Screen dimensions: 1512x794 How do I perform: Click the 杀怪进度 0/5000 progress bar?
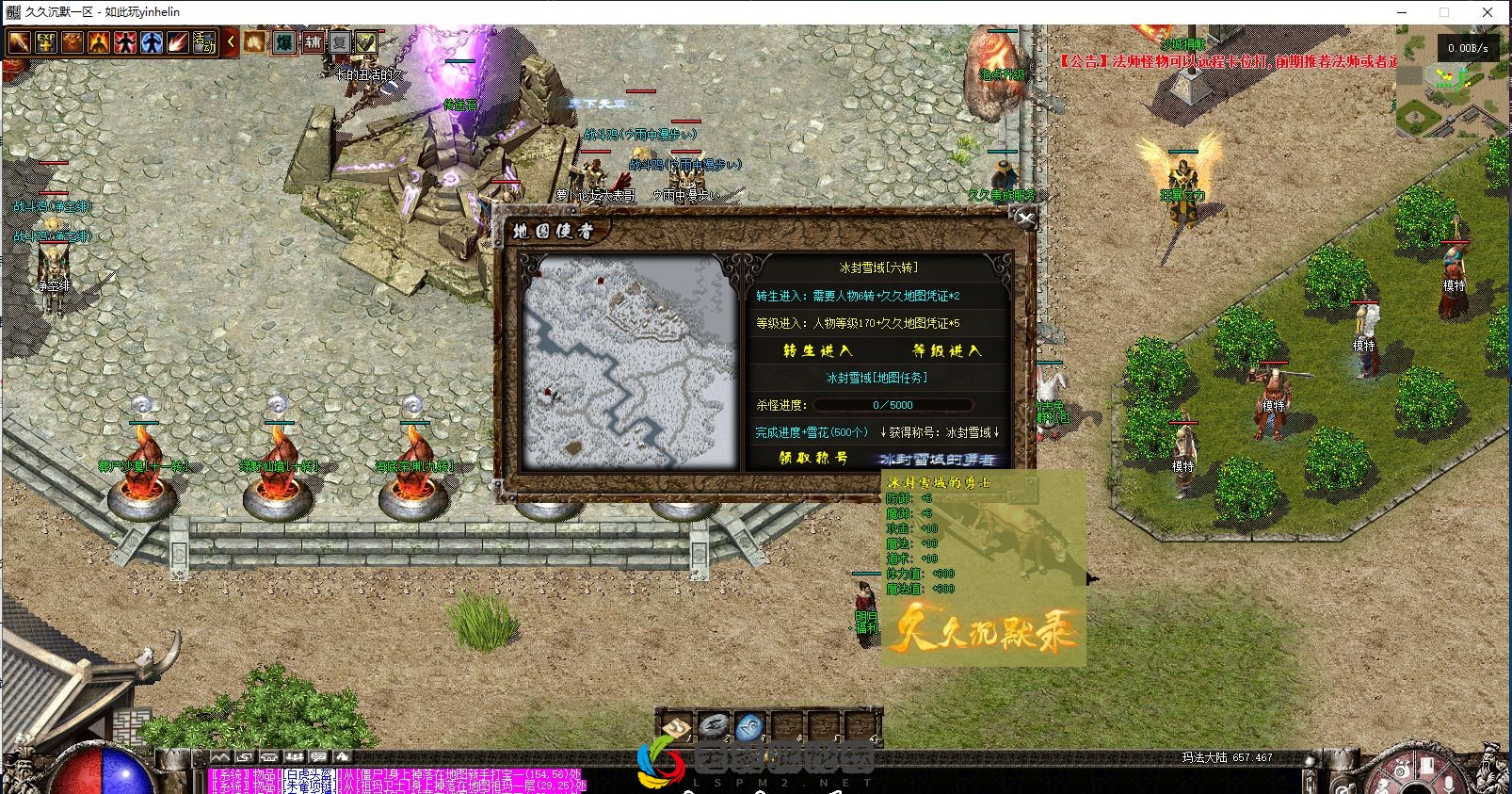click(x=893, y=405)
